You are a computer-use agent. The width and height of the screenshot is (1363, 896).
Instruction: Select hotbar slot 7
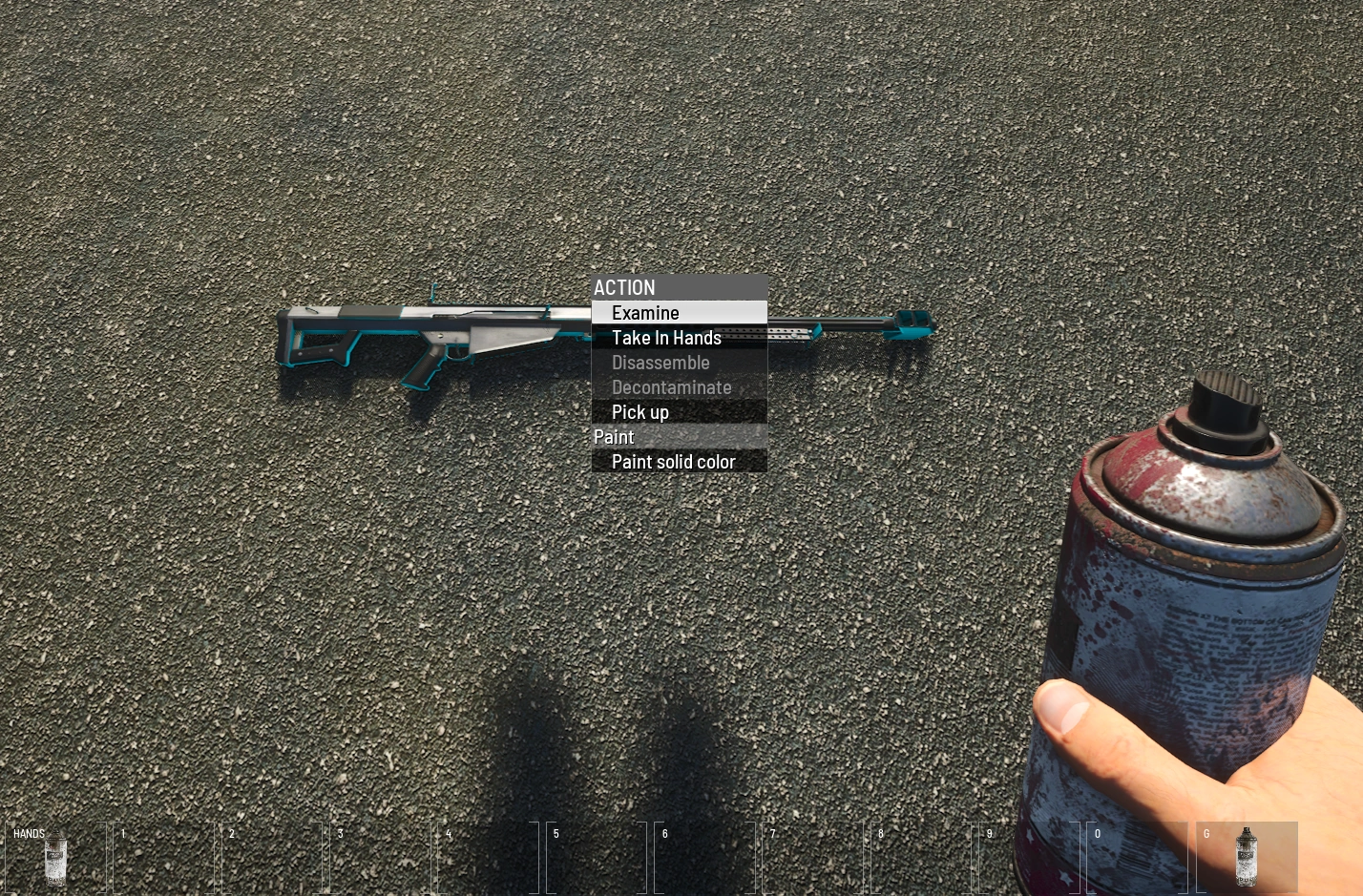point(813,857)
